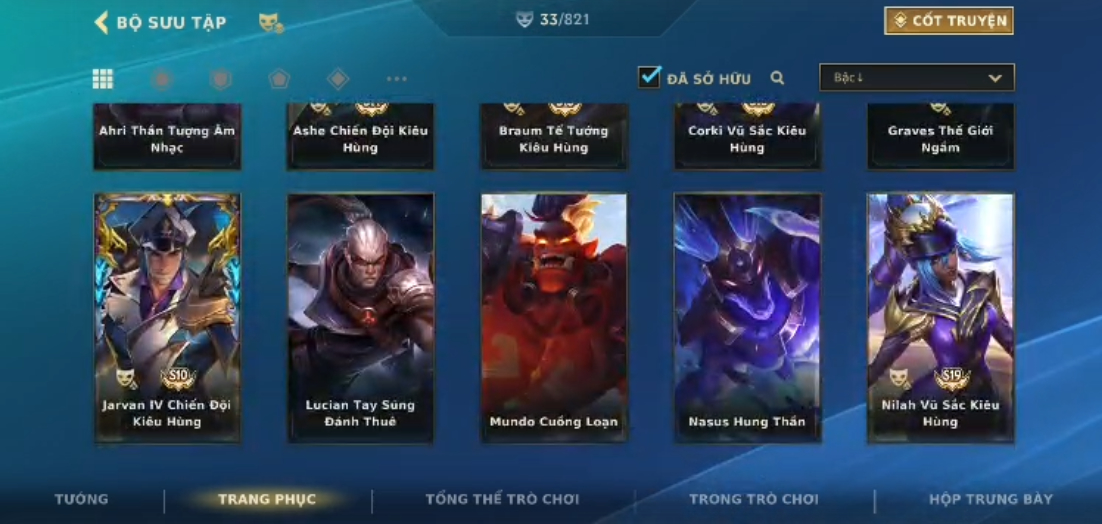Screen dimensions: 1102x524
Task: Select the grid view filter icon
Action: 102,79
